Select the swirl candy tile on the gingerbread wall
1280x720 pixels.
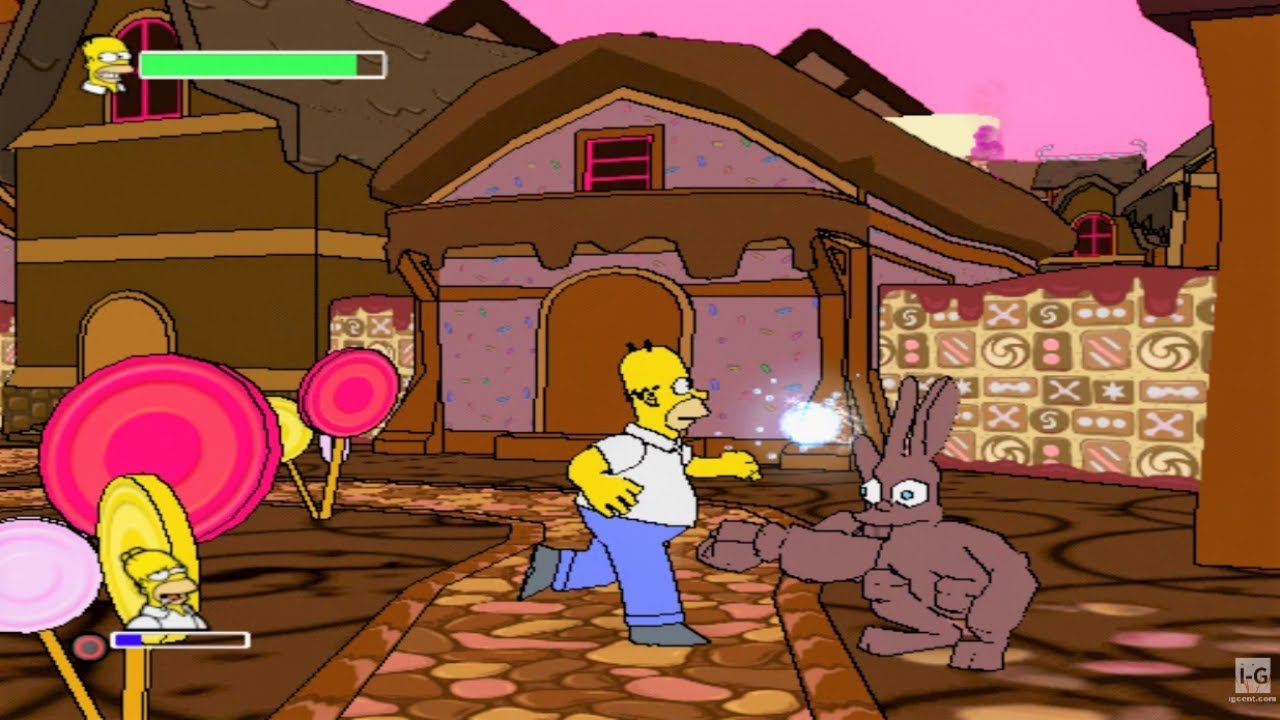pos(1006,351)
